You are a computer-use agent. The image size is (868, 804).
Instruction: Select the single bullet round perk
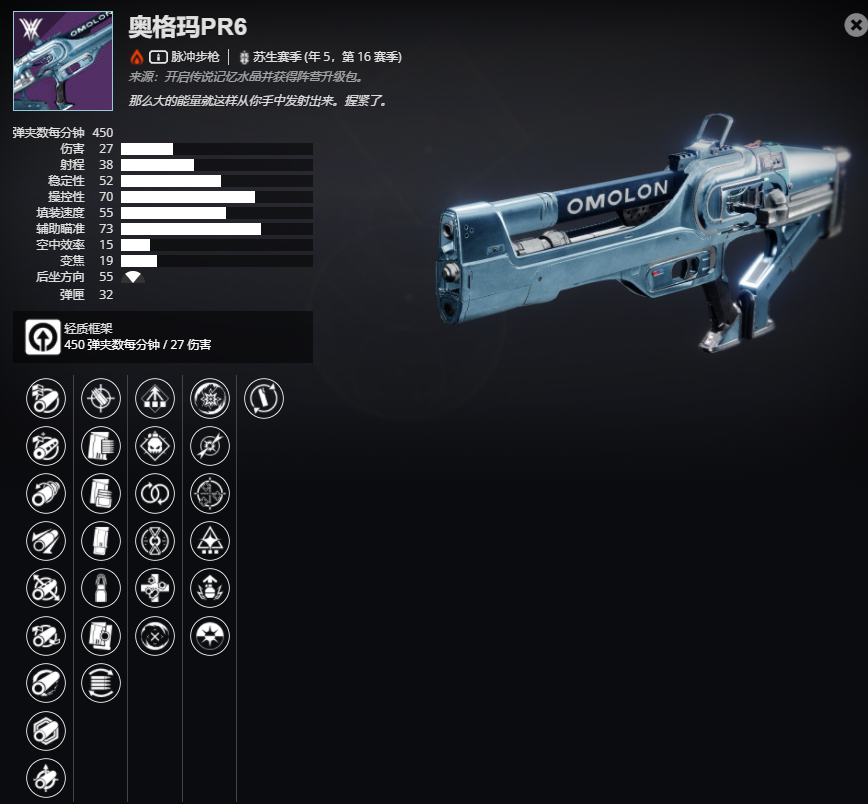[x=100, y=589]
